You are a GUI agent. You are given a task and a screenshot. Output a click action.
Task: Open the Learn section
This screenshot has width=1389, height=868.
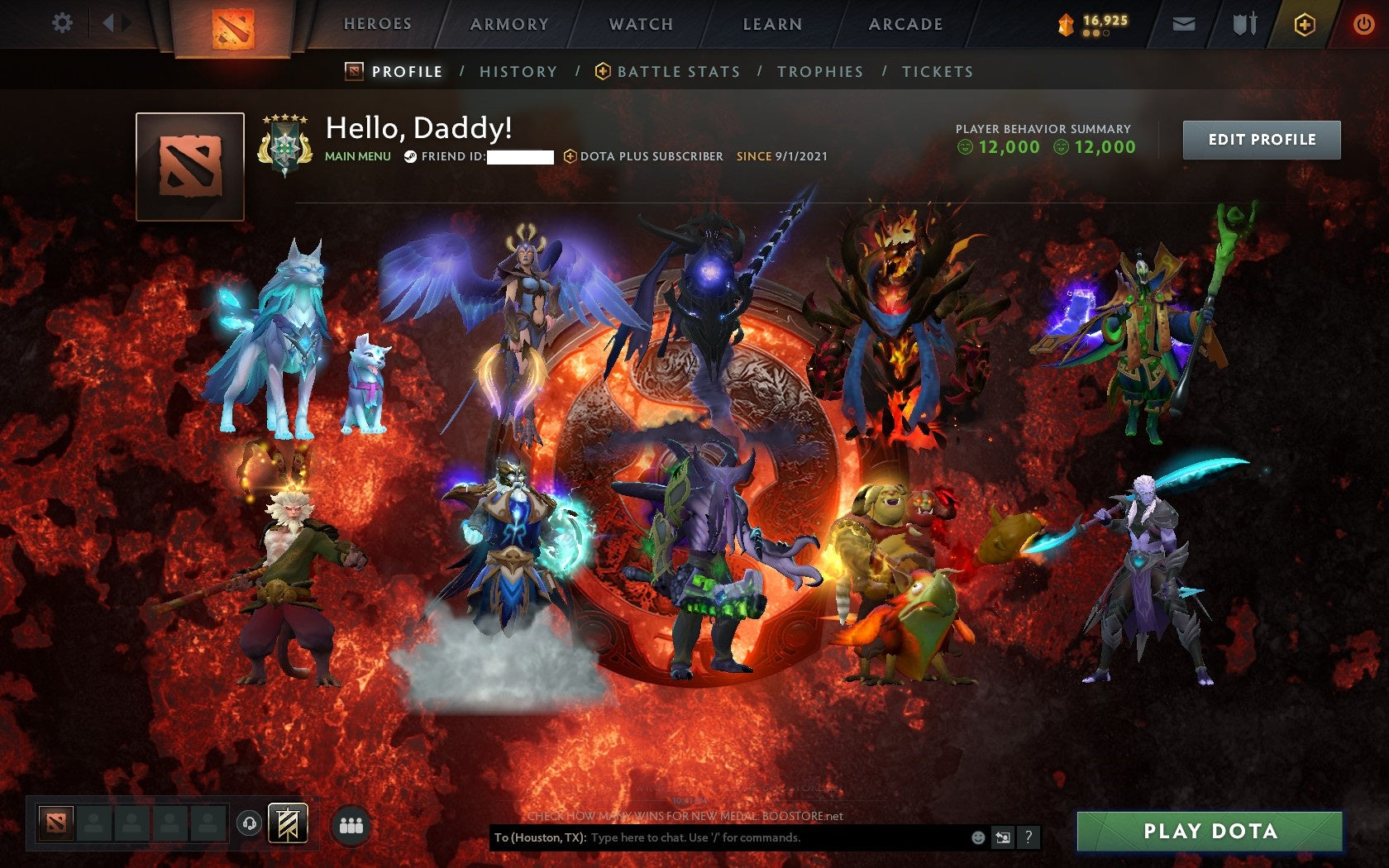(x=772, y=24)
